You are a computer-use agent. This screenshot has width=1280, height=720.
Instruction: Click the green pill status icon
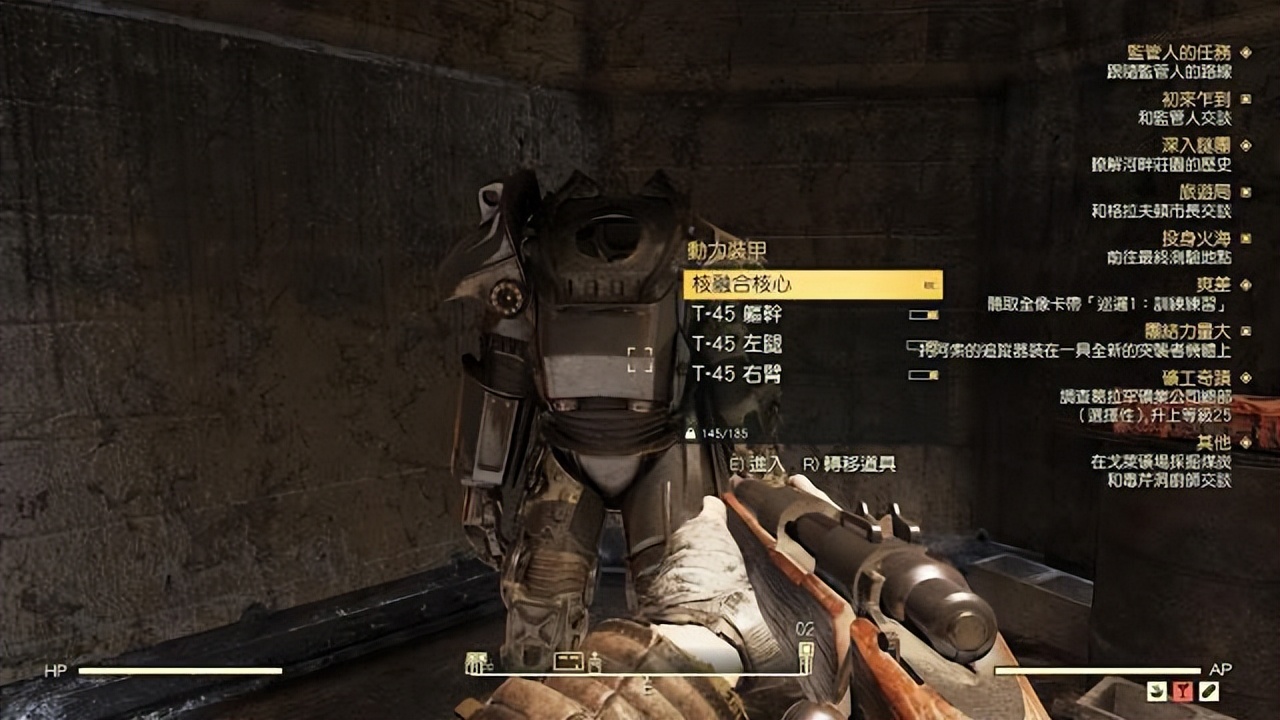[1209, 690]
